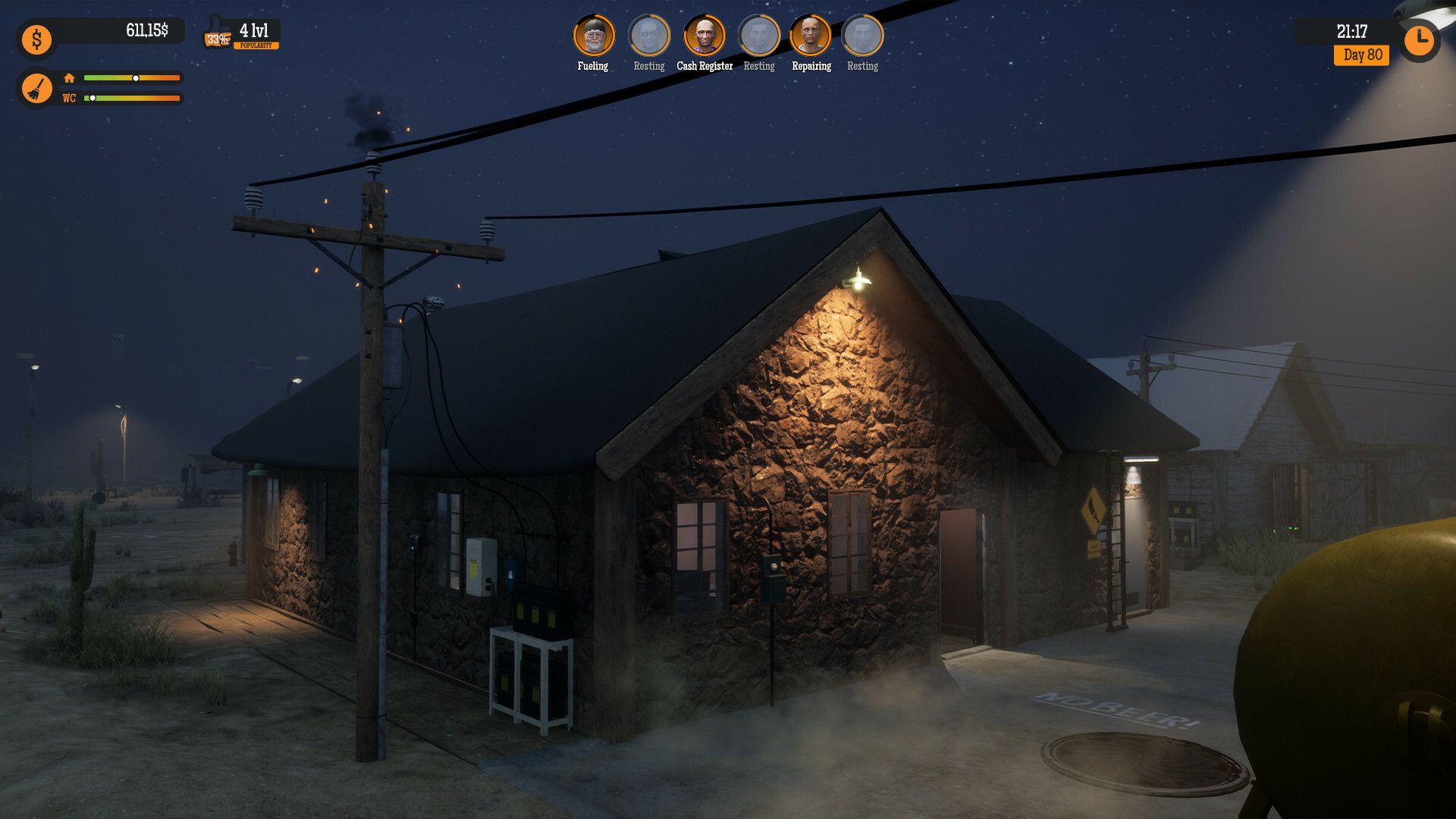Select the employee assigned to Cash Register
Viewport: 1456px width, 819px height.
tap(704, 34)
